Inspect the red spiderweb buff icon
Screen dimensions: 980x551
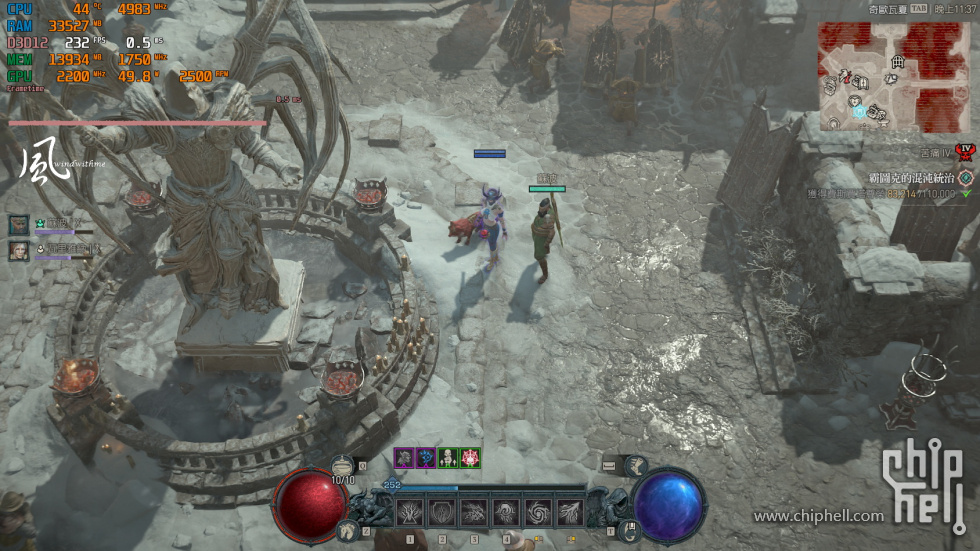[470, 457]
